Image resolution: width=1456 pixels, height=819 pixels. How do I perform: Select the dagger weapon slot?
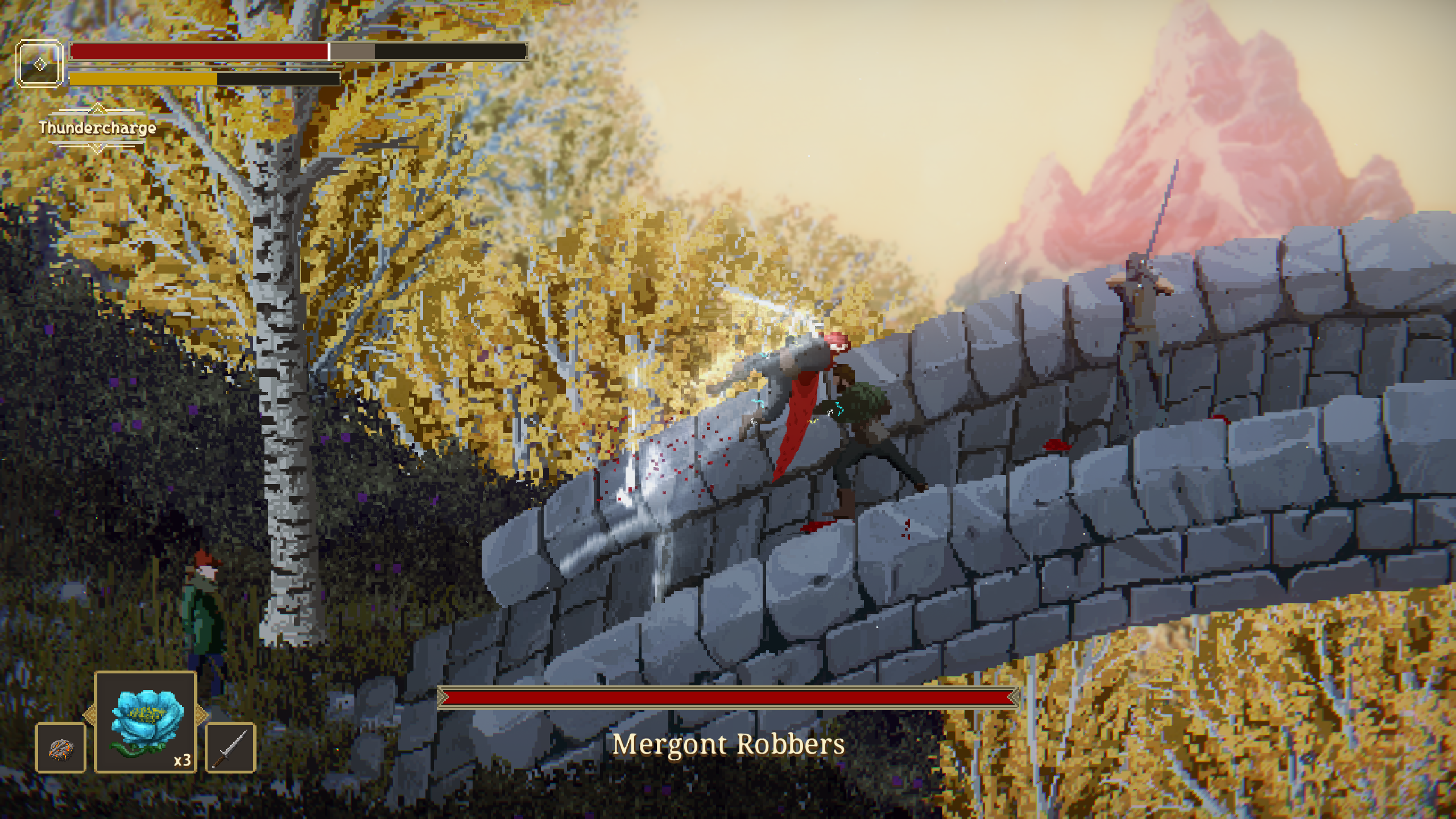pyautogui.click(x=230, y=747)
